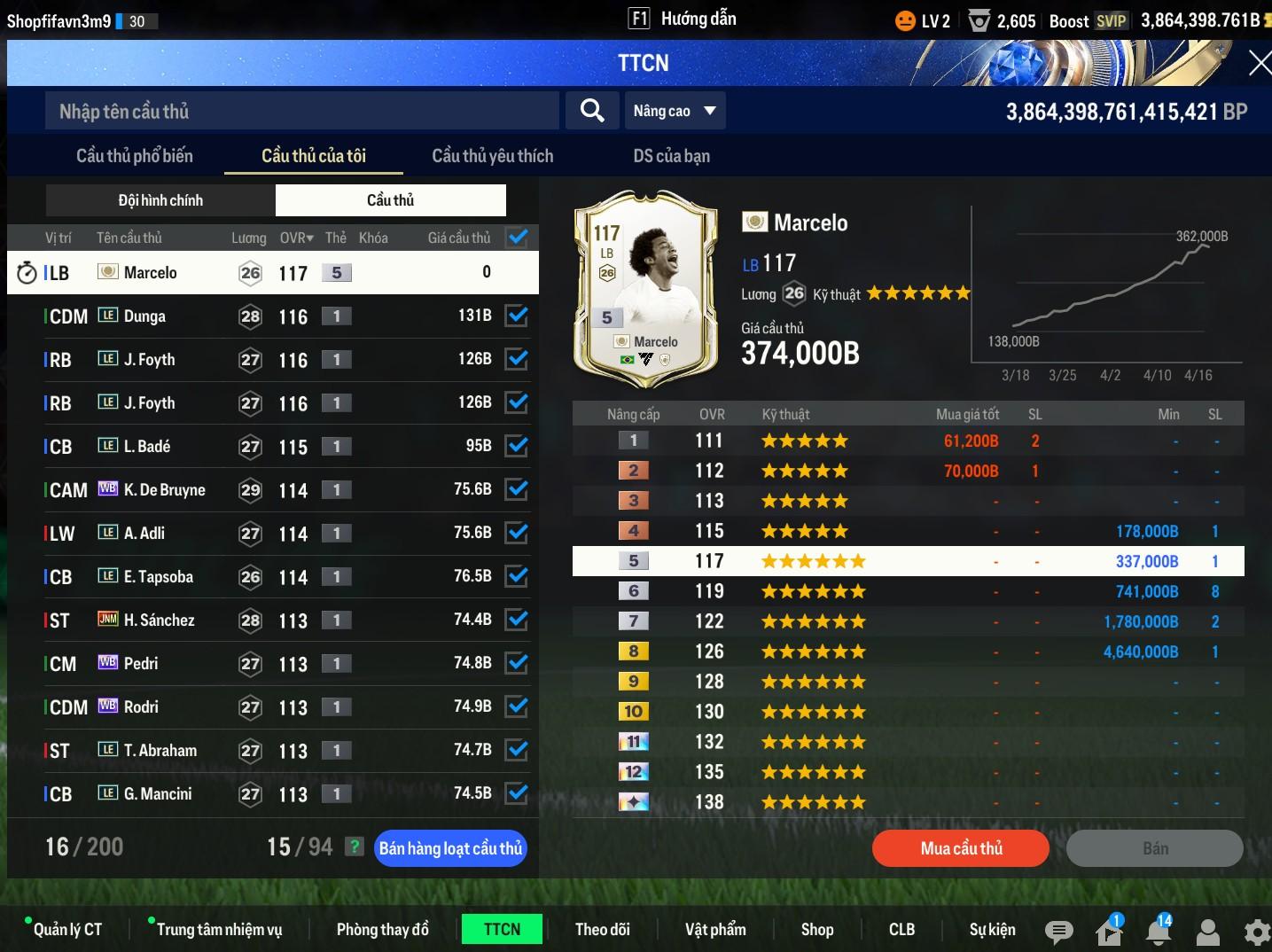1272x952 pixels.
Task: Switch to Cầu thủ yêu thích tab
Action: pos(492,156)
